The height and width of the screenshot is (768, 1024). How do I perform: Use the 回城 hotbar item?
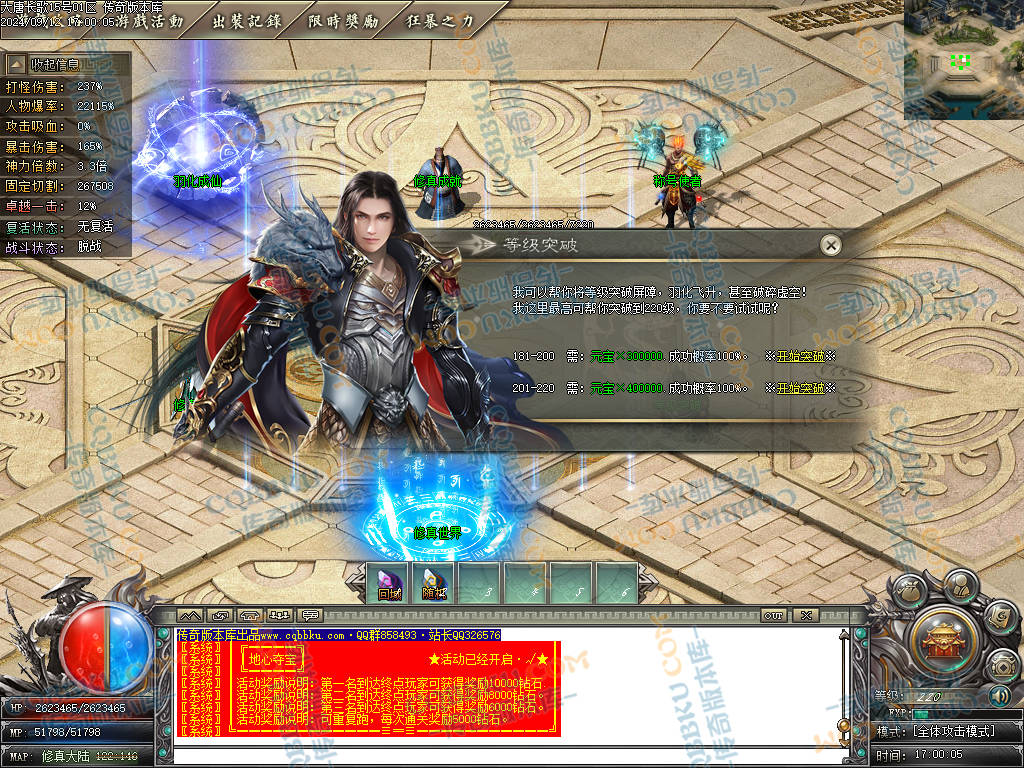(x=389, y=585)
